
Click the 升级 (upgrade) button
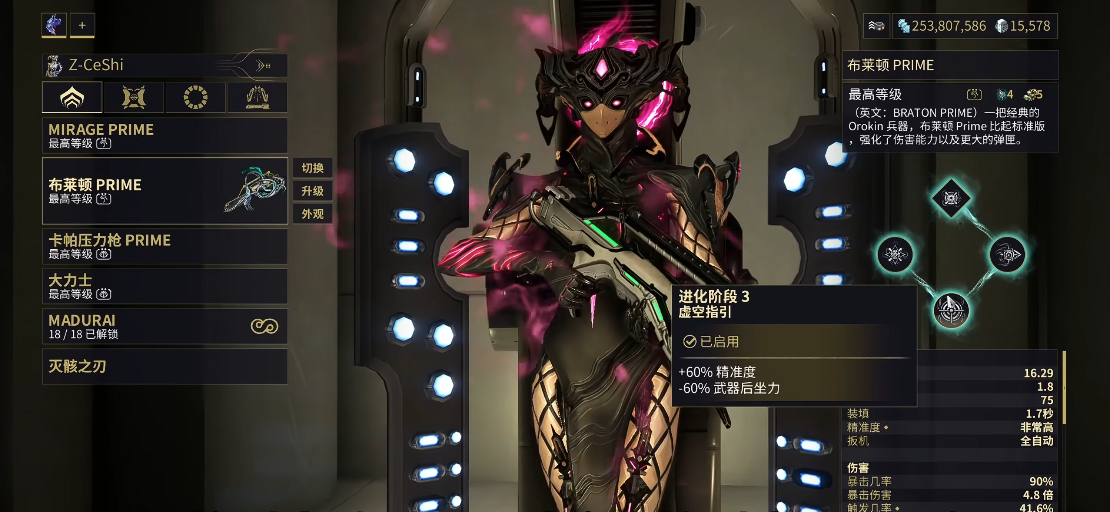click(x=312, y=191)
